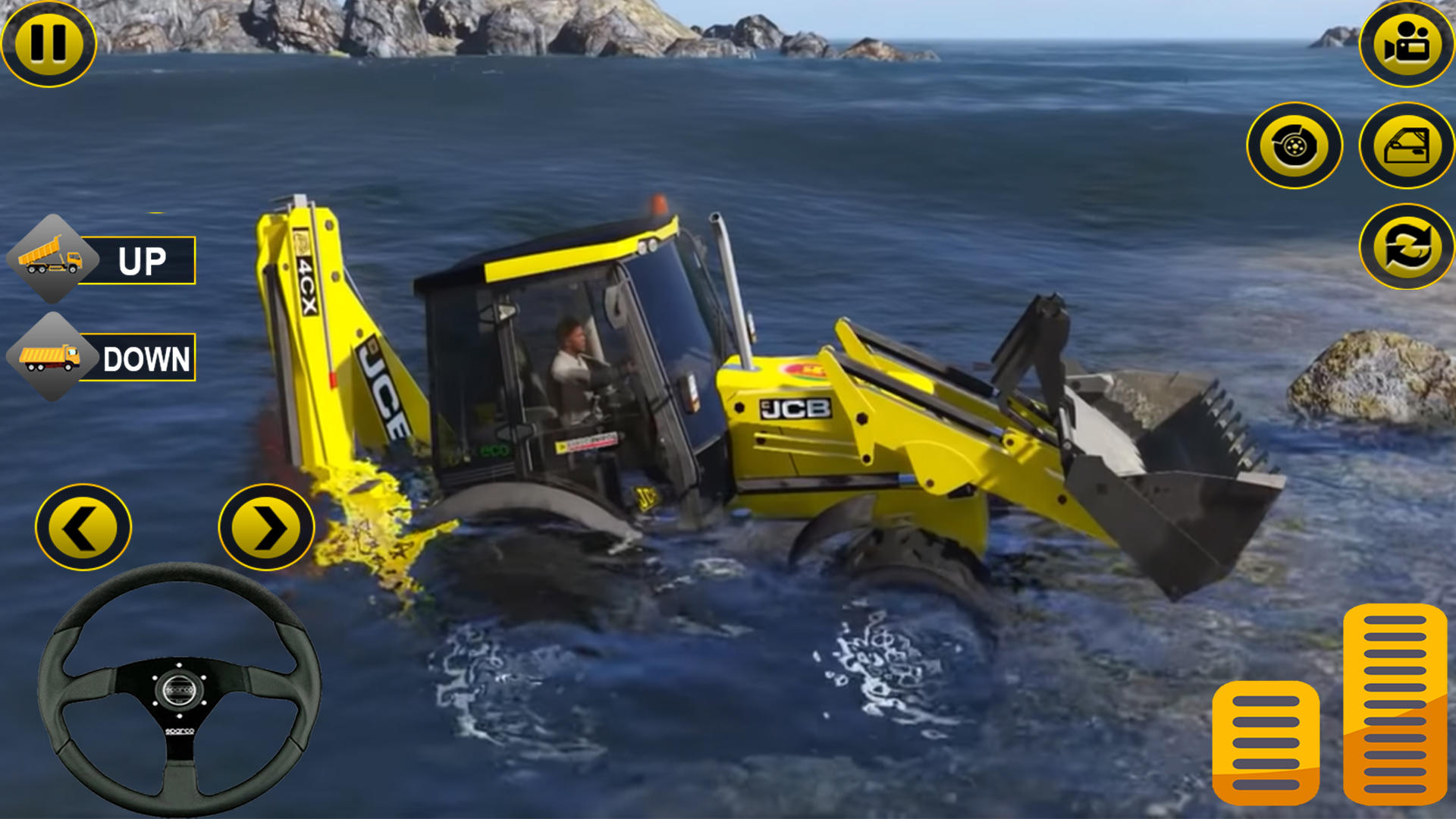Open the vehicle door control icon
Image resolution: width=1456 pixels, height=819 pixels.
(1403, 144)
